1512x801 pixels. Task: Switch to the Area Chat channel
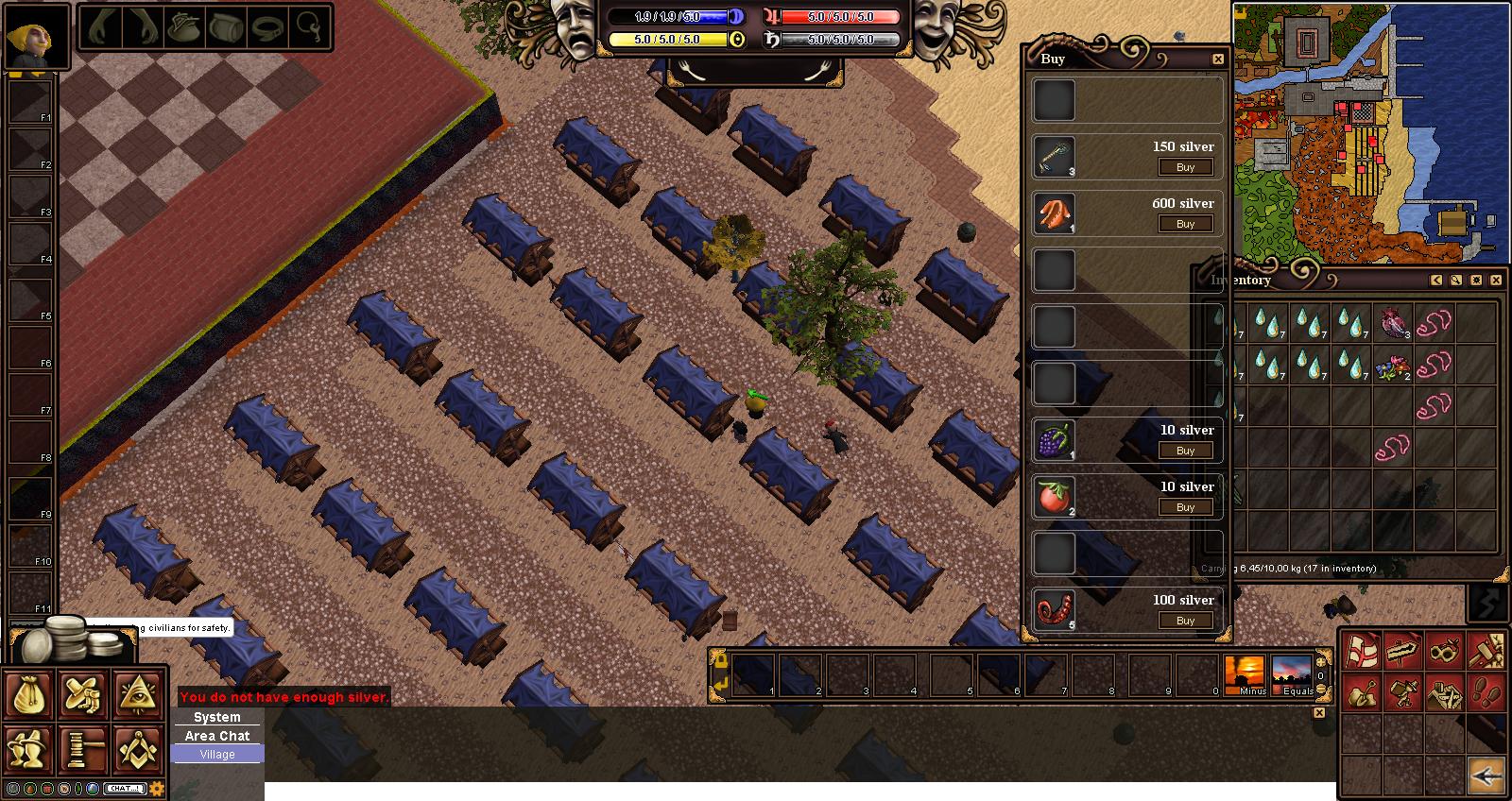pos(217,736)
